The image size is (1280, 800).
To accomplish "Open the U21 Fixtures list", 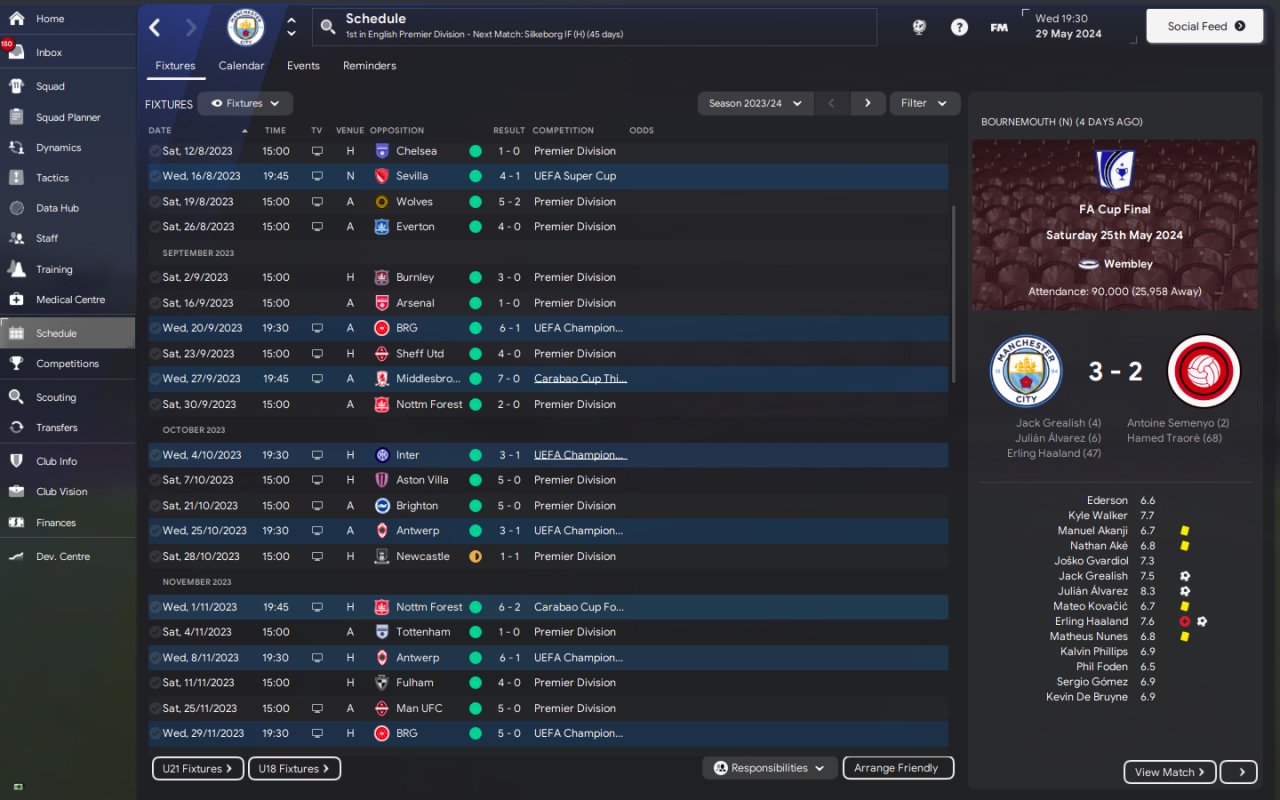I will point(197,769).
